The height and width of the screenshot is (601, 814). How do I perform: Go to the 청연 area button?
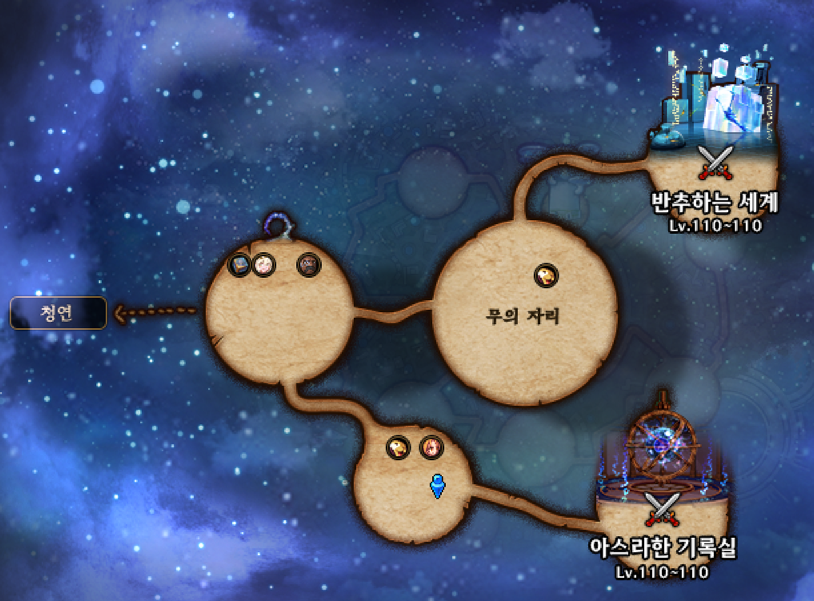(x=58, y=313)
